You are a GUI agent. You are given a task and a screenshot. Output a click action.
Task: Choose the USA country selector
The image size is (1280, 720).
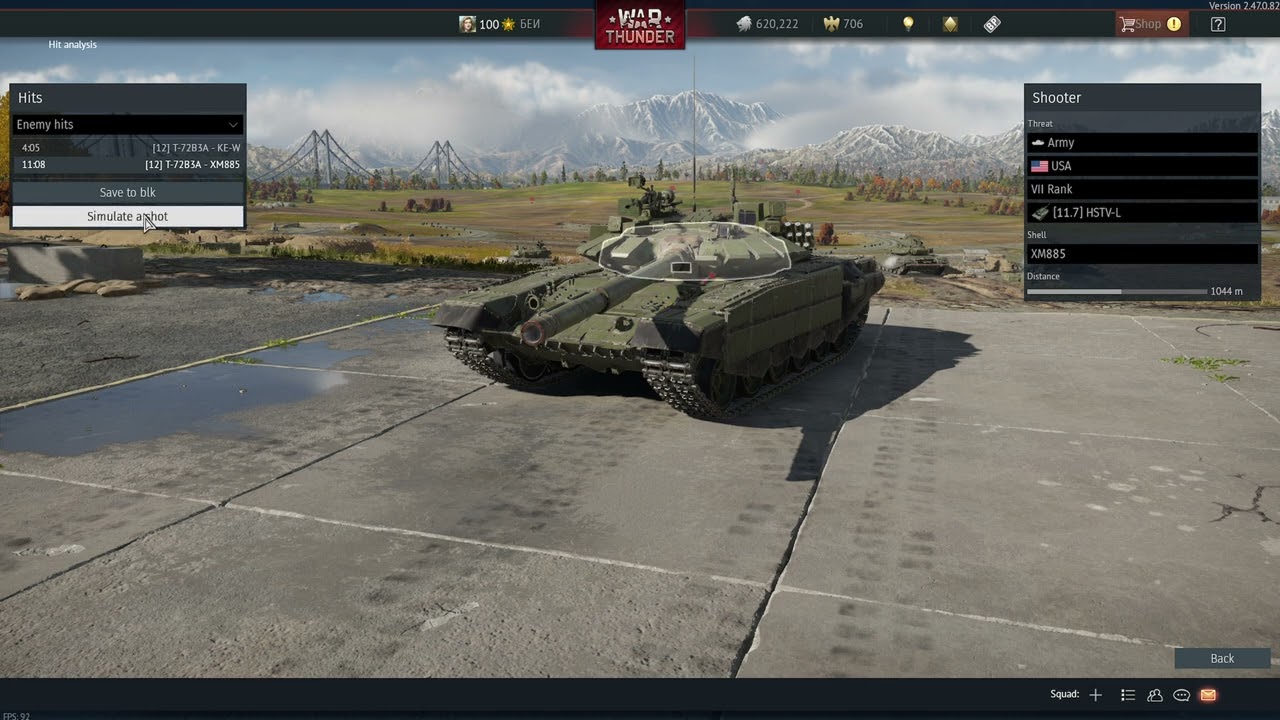coord(1142,166)
